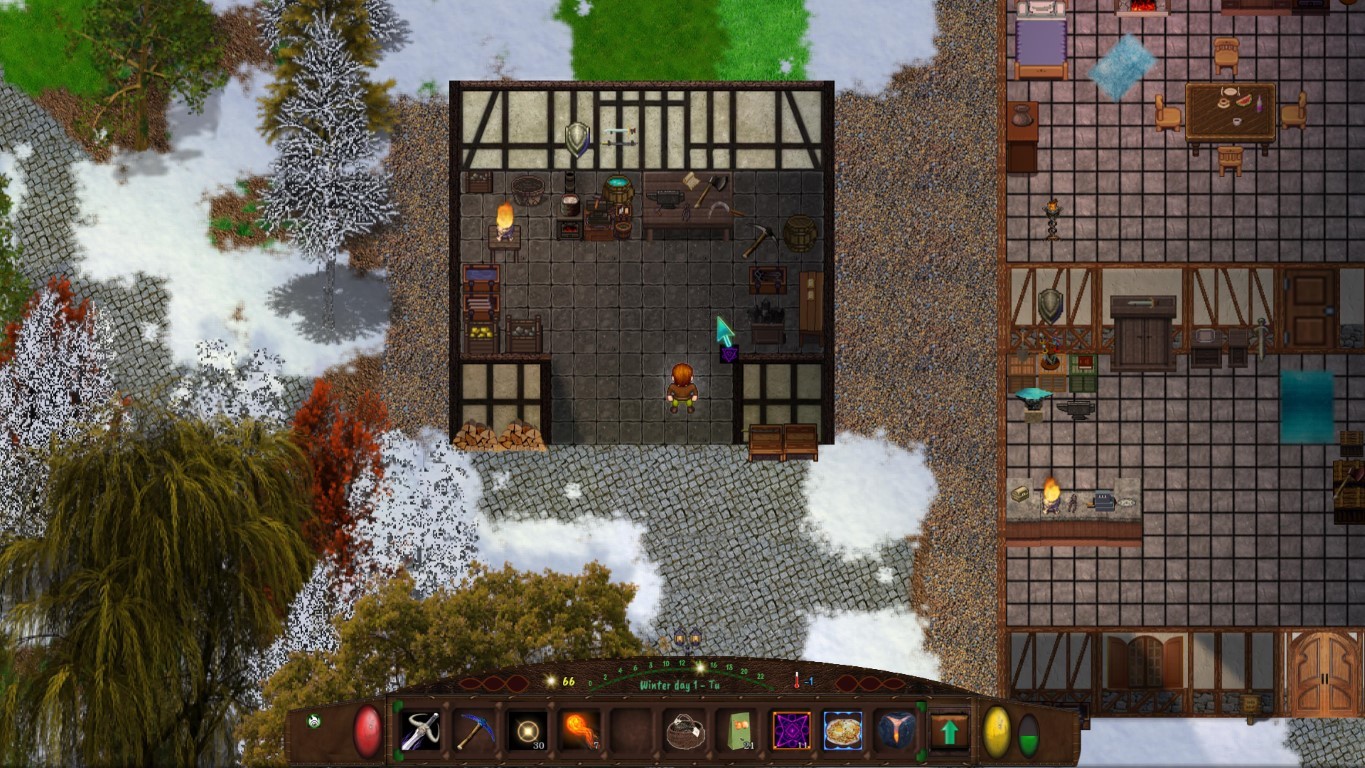Image resolution: width=1365 pixels, height=768 pixels.
Task: Select the dark cracked stone cube slot
Action: pos(895,731)
